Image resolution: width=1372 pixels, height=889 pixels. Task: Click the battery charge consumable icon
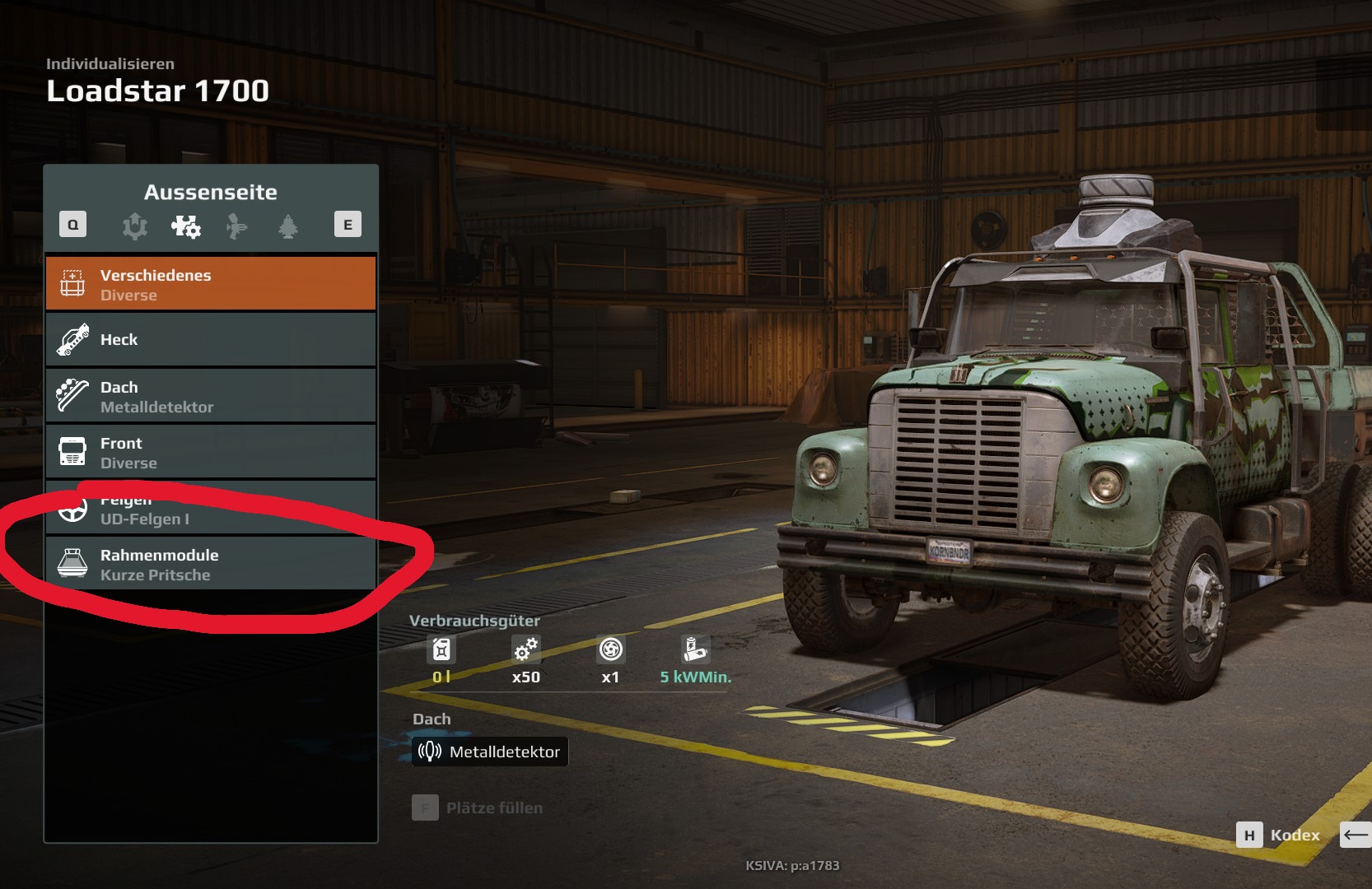[694, 650]
